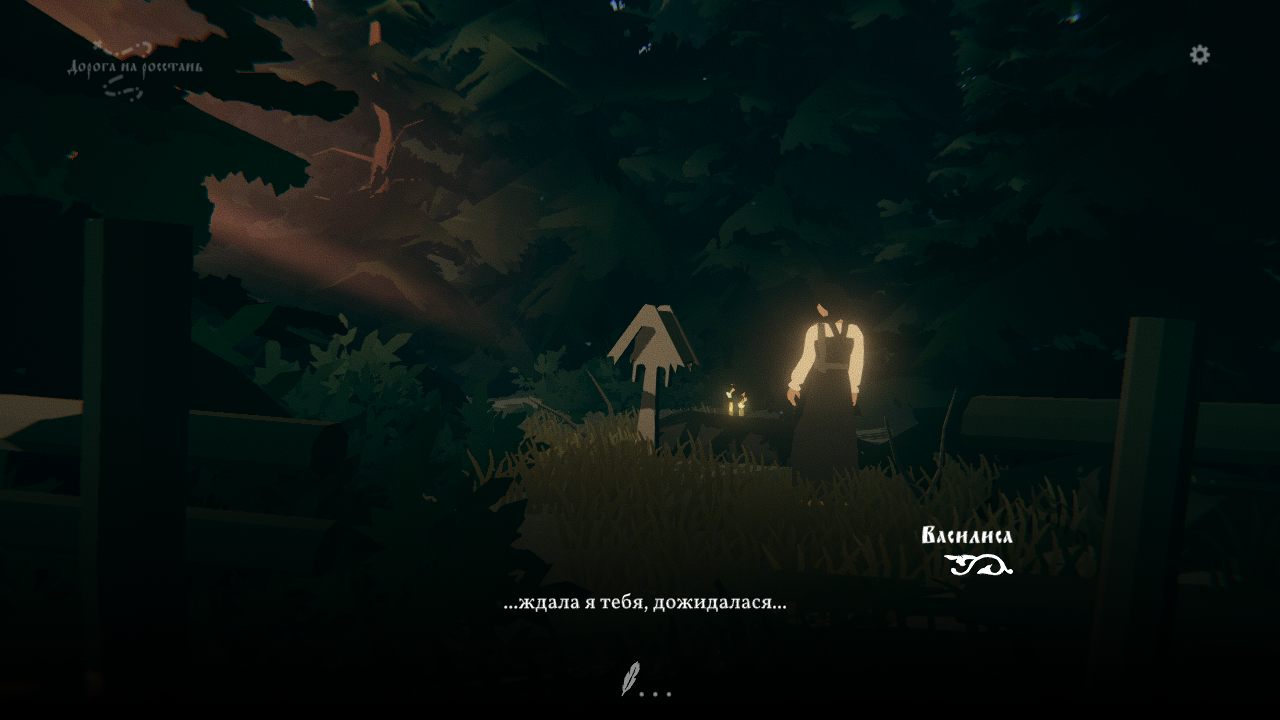Open the "Дорога на росстань" quest tracker
Viewport: 1280px width, 720px height.
point(134,67)
